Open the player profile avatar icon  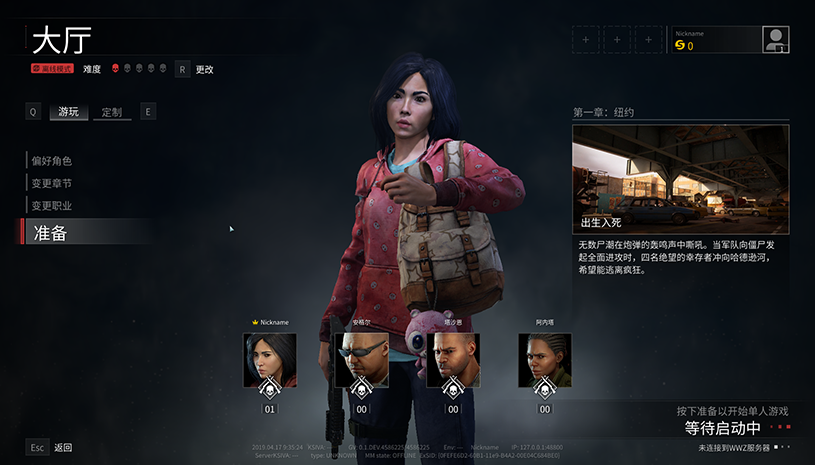pyautogui.click(x=775, y=39)
